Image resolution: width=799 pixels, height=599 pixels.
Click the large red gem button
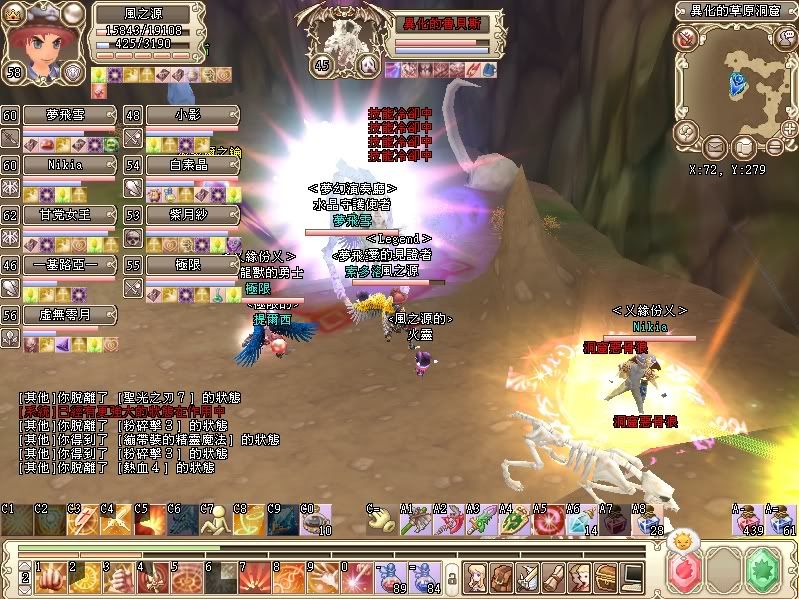pos(684,572)
